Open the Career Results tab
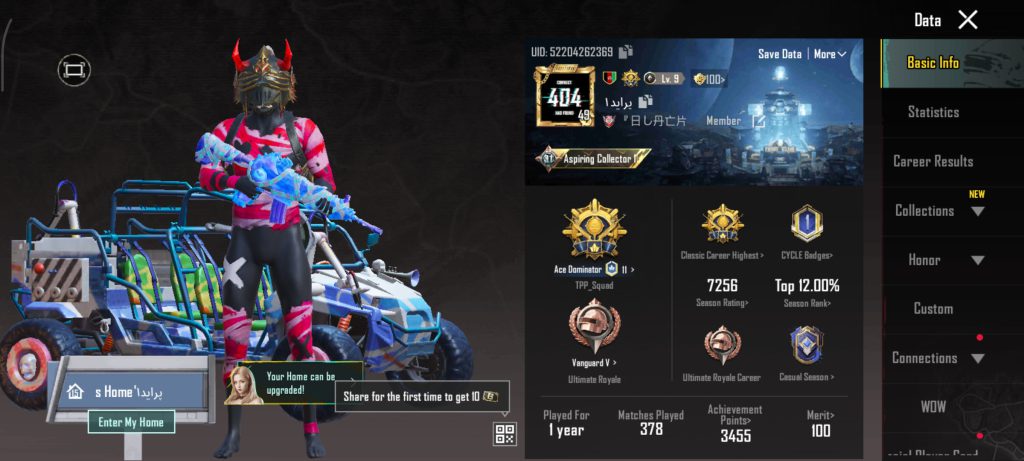 click(x=933, y=161)
